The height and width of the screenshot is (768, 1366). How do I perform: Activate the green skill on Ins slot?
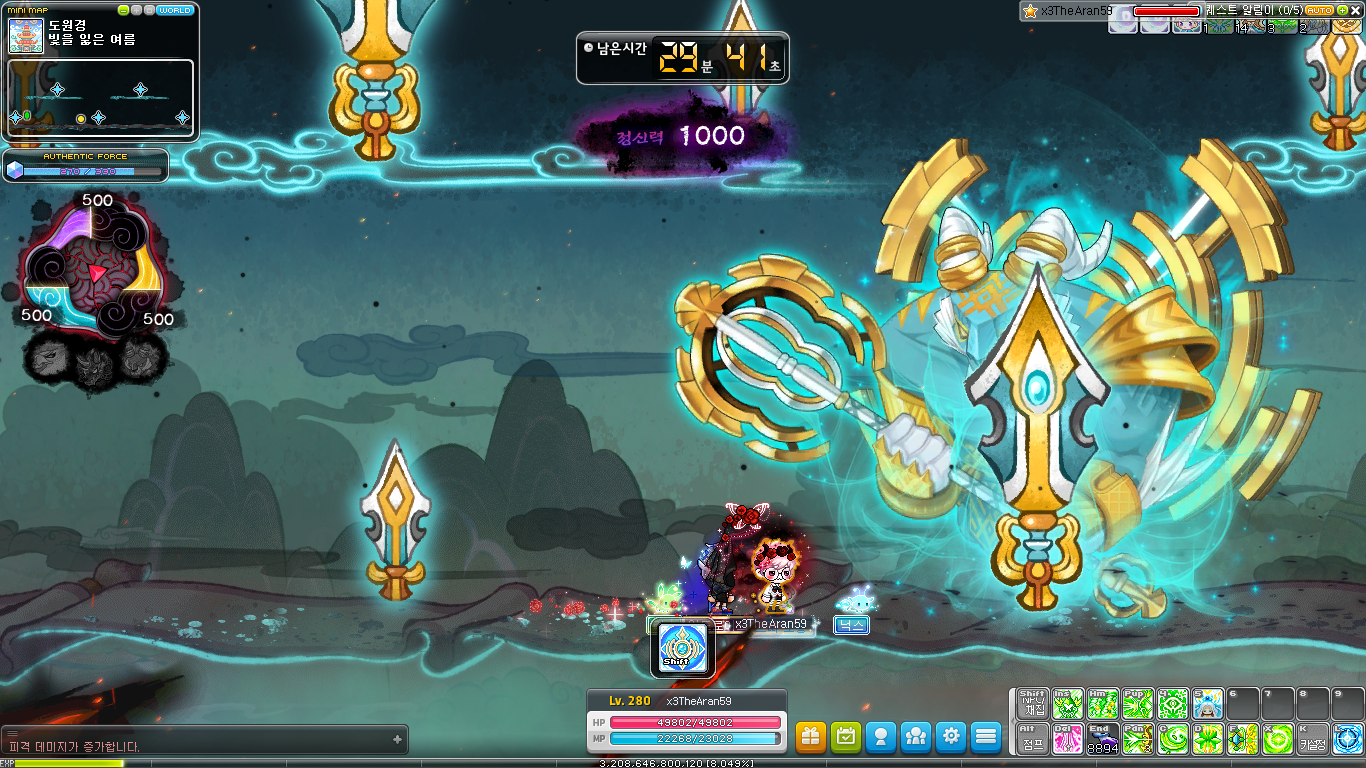1068,704
